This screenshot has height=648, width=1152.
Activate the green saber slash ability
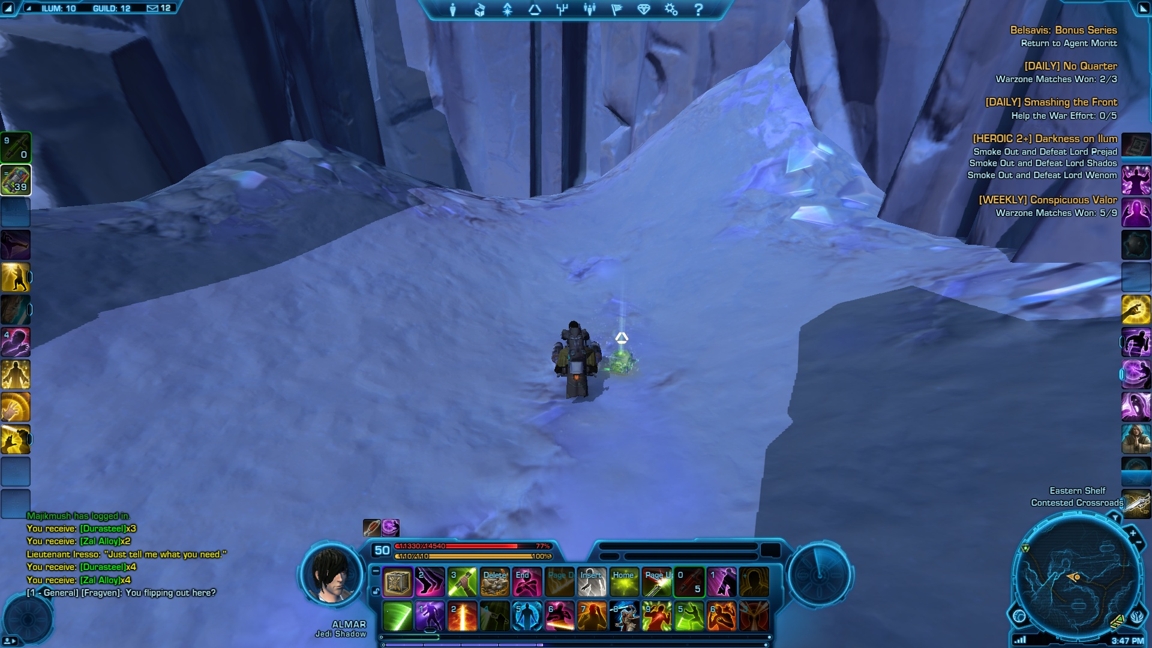click(398, 616)
